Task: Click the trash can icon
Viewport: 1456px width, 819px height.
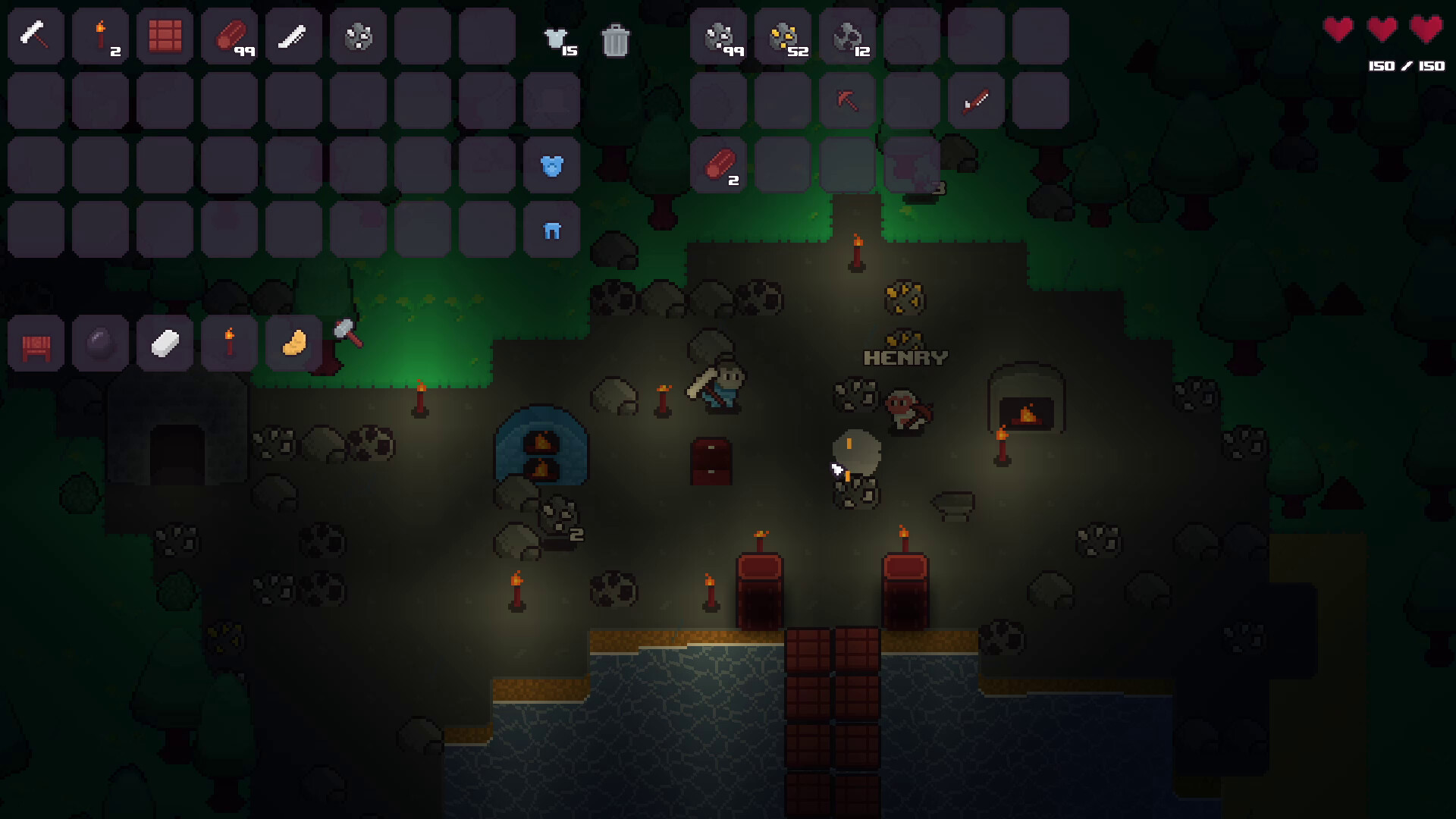Action: pos(615,39)
